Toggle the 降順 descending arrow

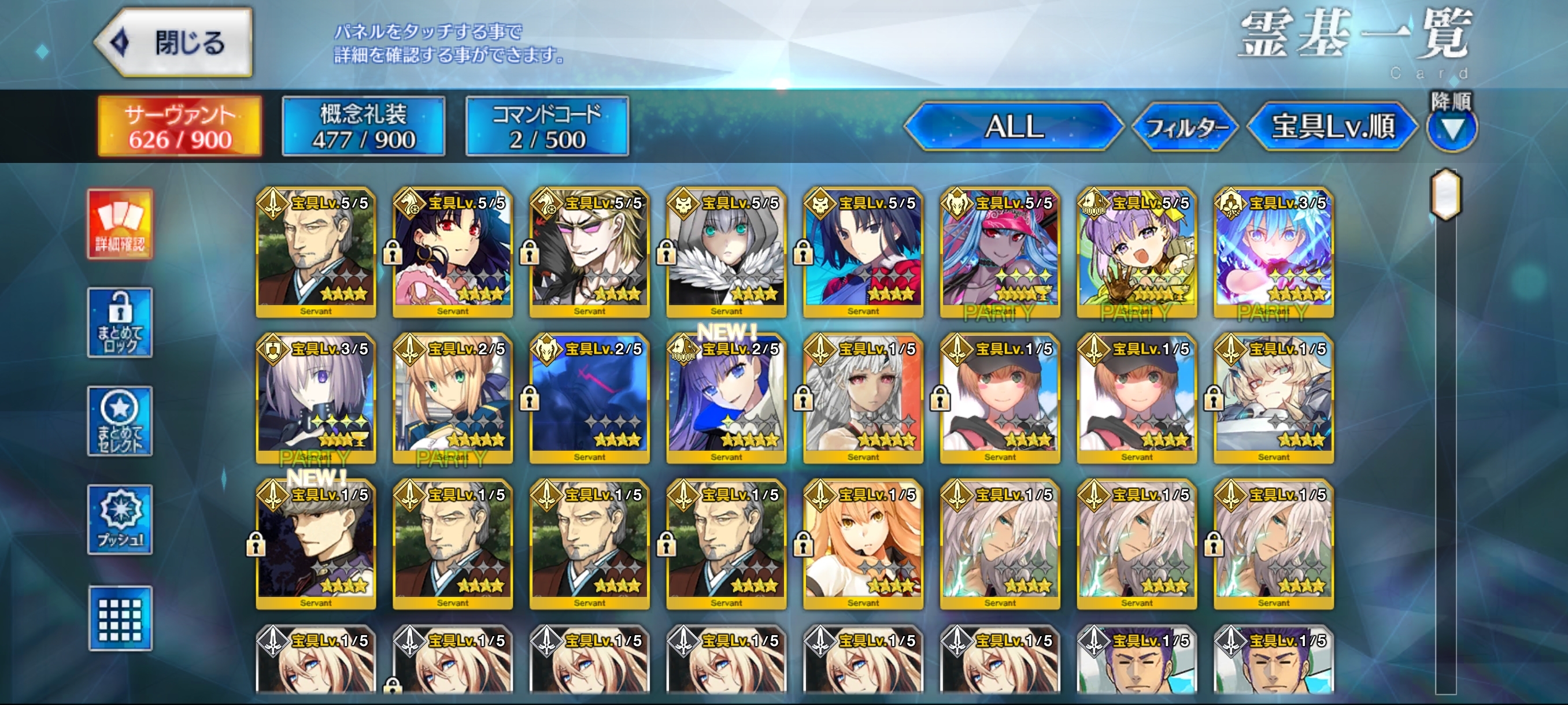[x=1452, y=128]
